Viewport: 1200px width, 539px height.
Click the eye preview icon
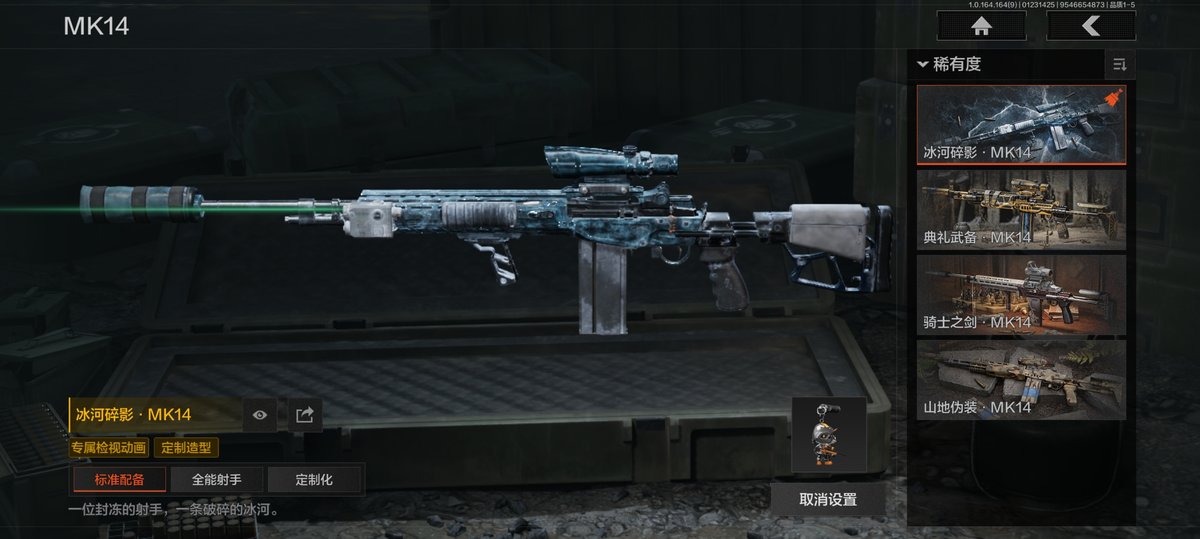(260, 415)
